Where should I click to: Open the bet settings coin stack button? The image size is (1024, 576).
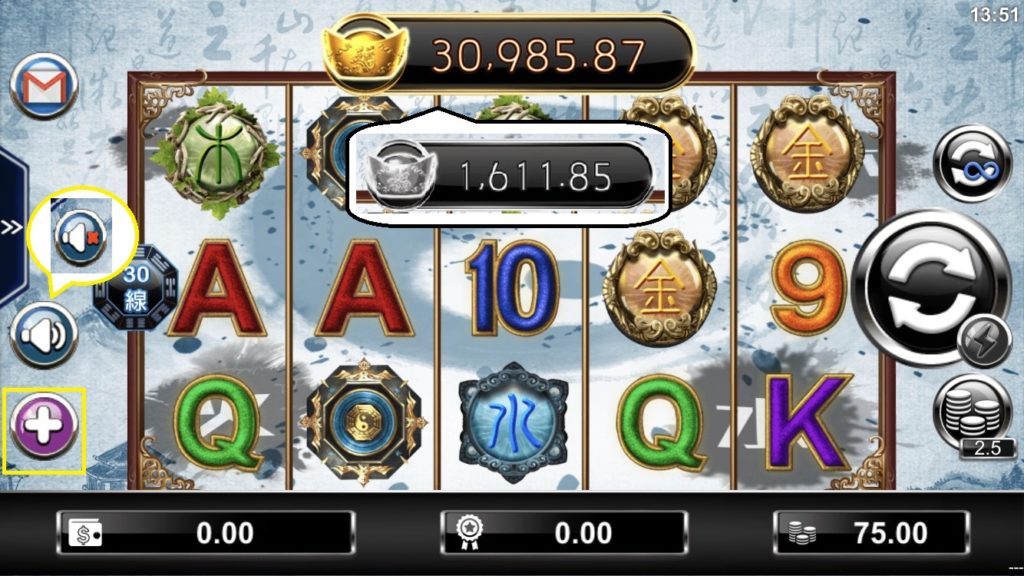(x=972, y=413)
